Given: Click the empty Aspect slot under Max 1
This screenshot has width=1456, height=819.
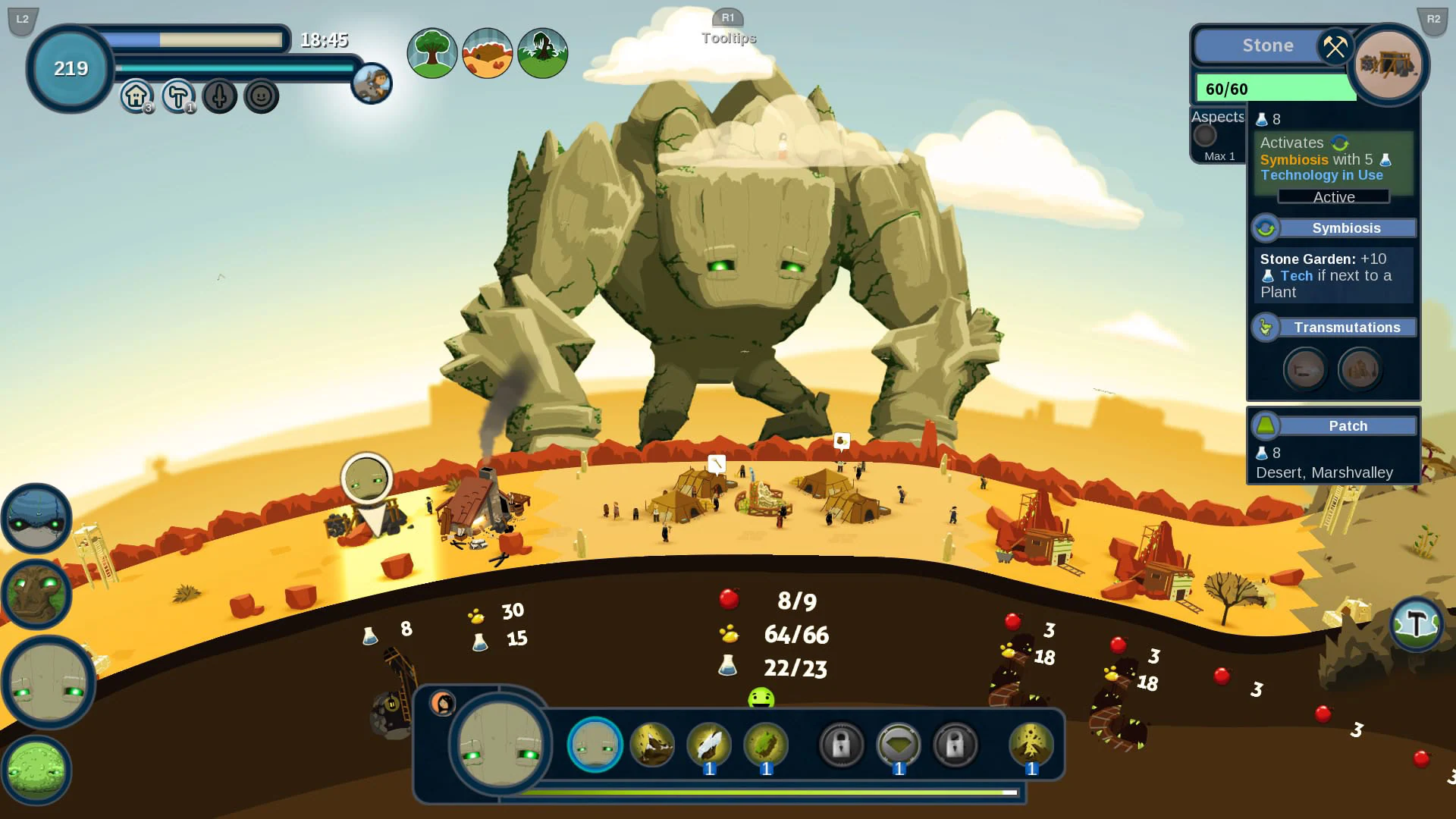Looking at the screenshot, I should [x=1204, y=136].
